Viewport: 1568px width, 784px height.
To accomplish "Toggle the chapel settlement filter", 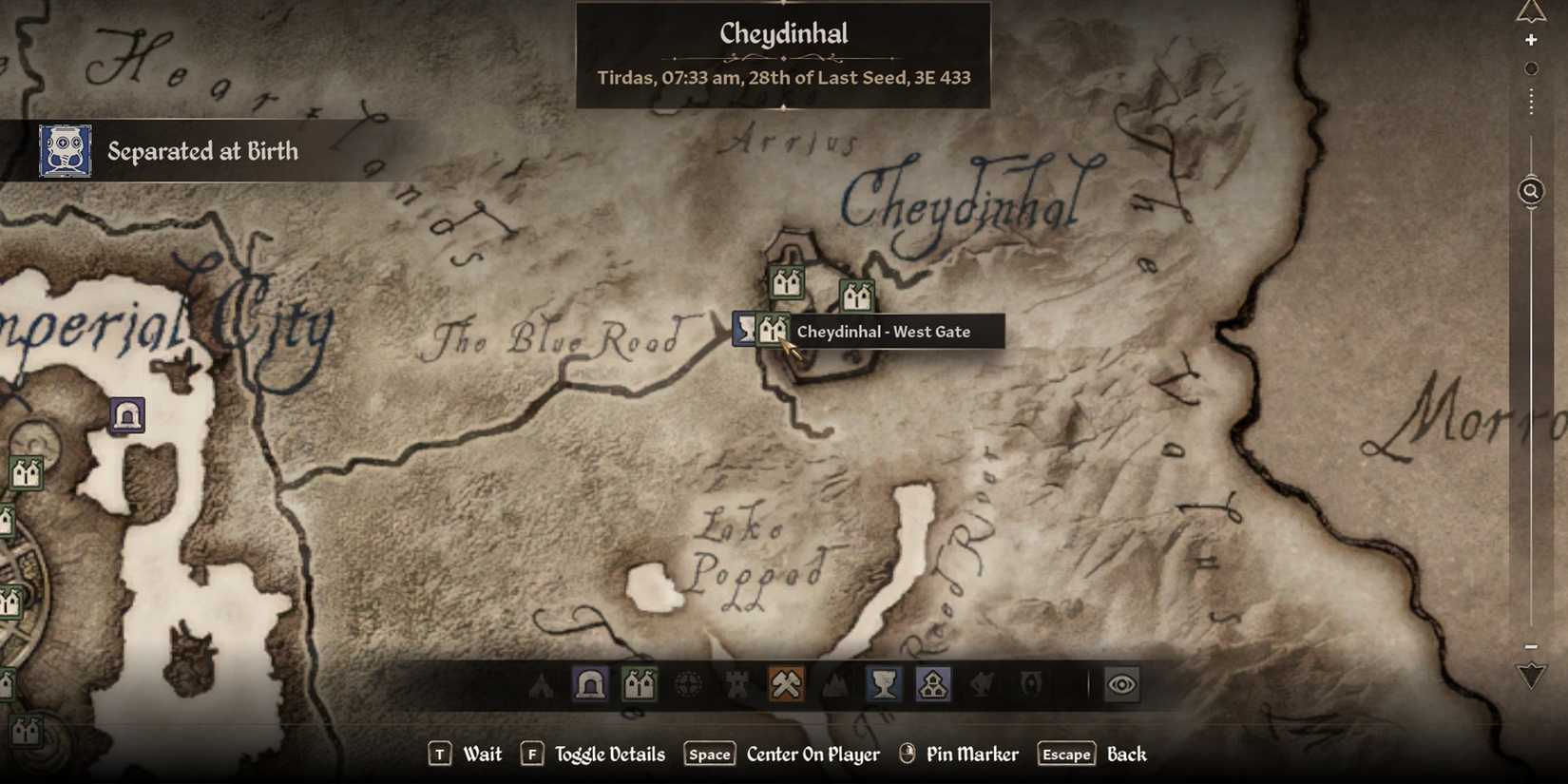I will (933, 682).
